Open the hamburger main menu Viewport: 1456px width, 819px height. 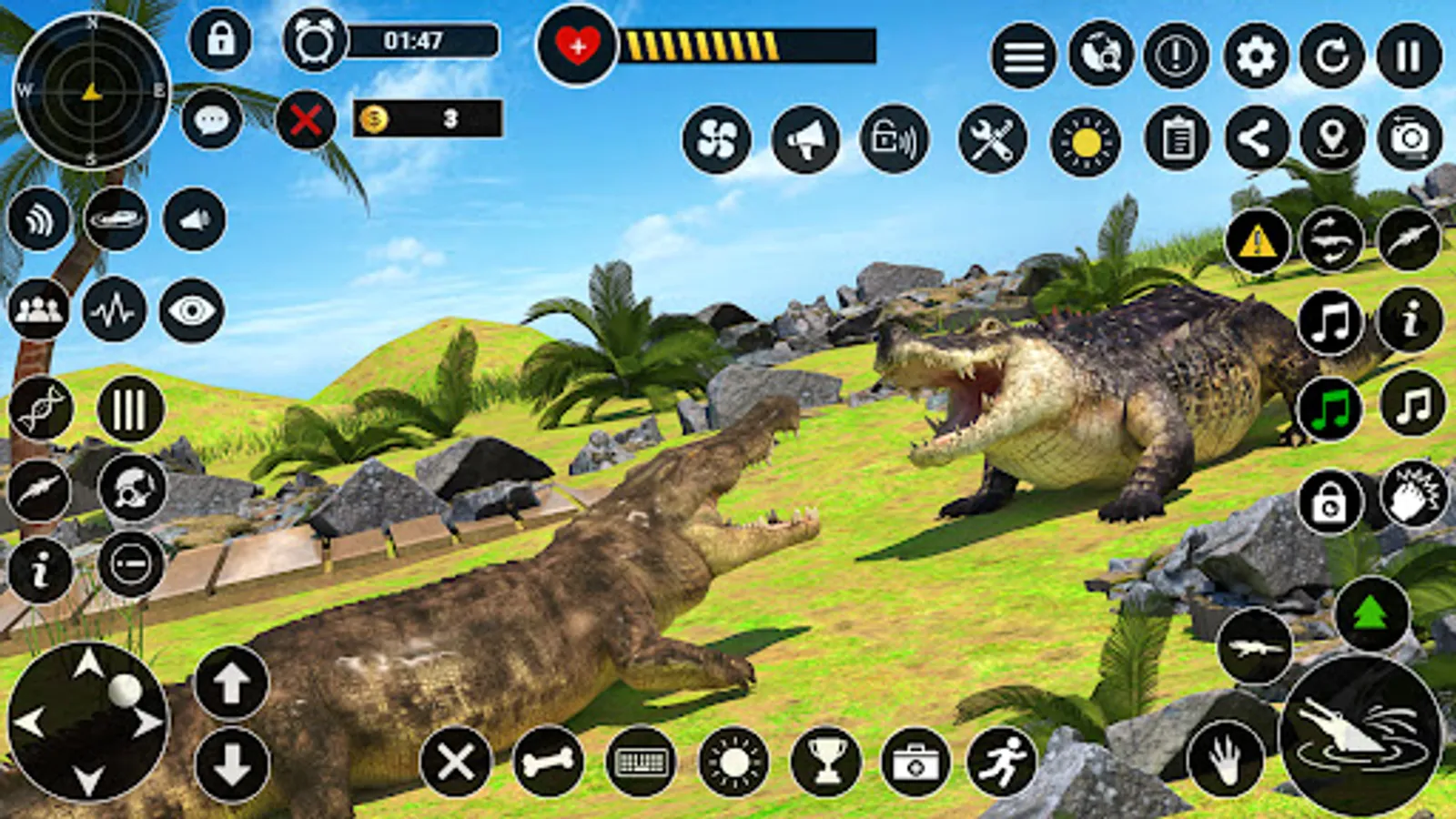(1025, 56)
